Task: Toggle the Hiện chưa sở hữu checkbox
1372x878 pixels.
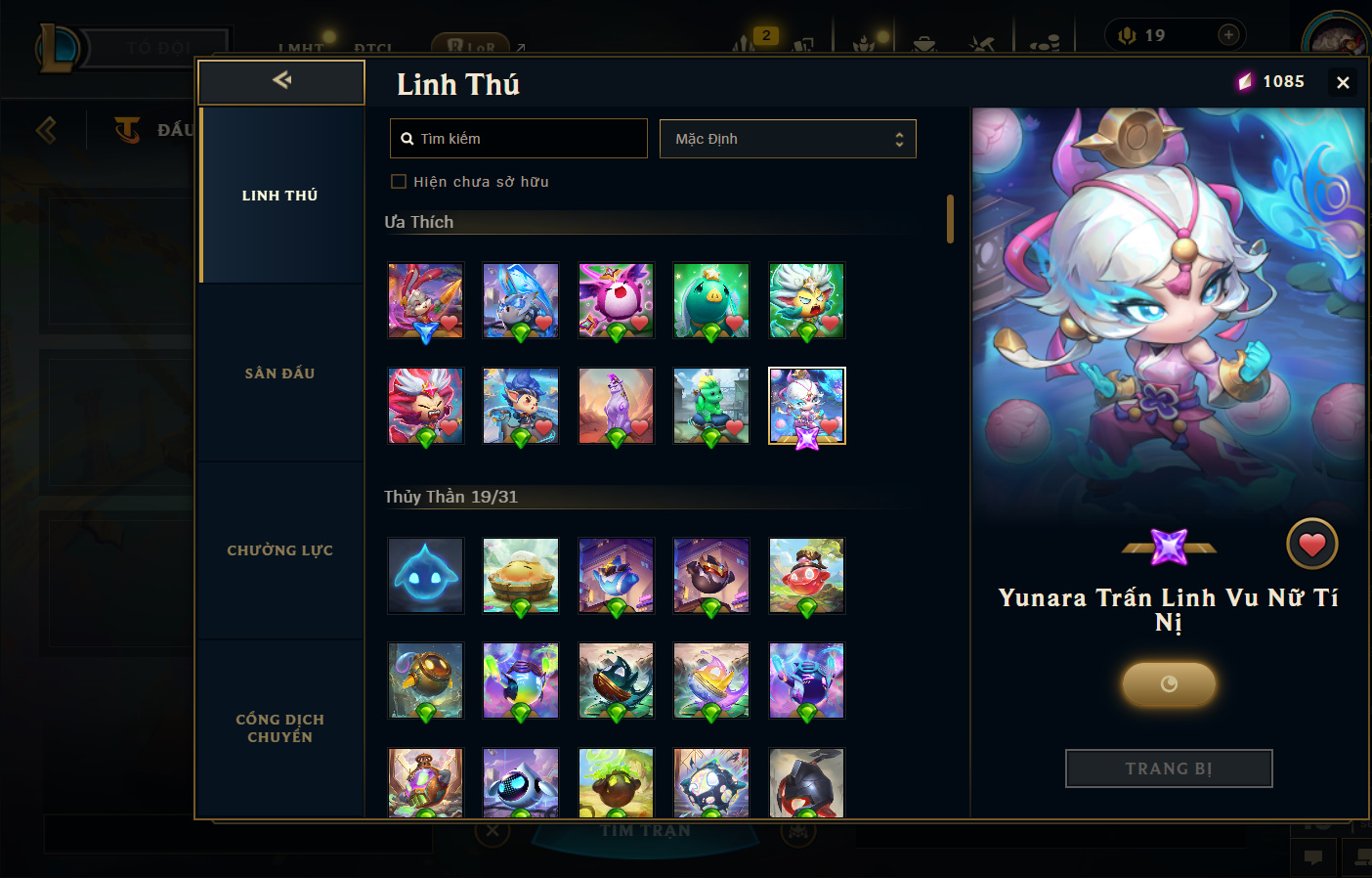Action: click(x=399, y=182)
